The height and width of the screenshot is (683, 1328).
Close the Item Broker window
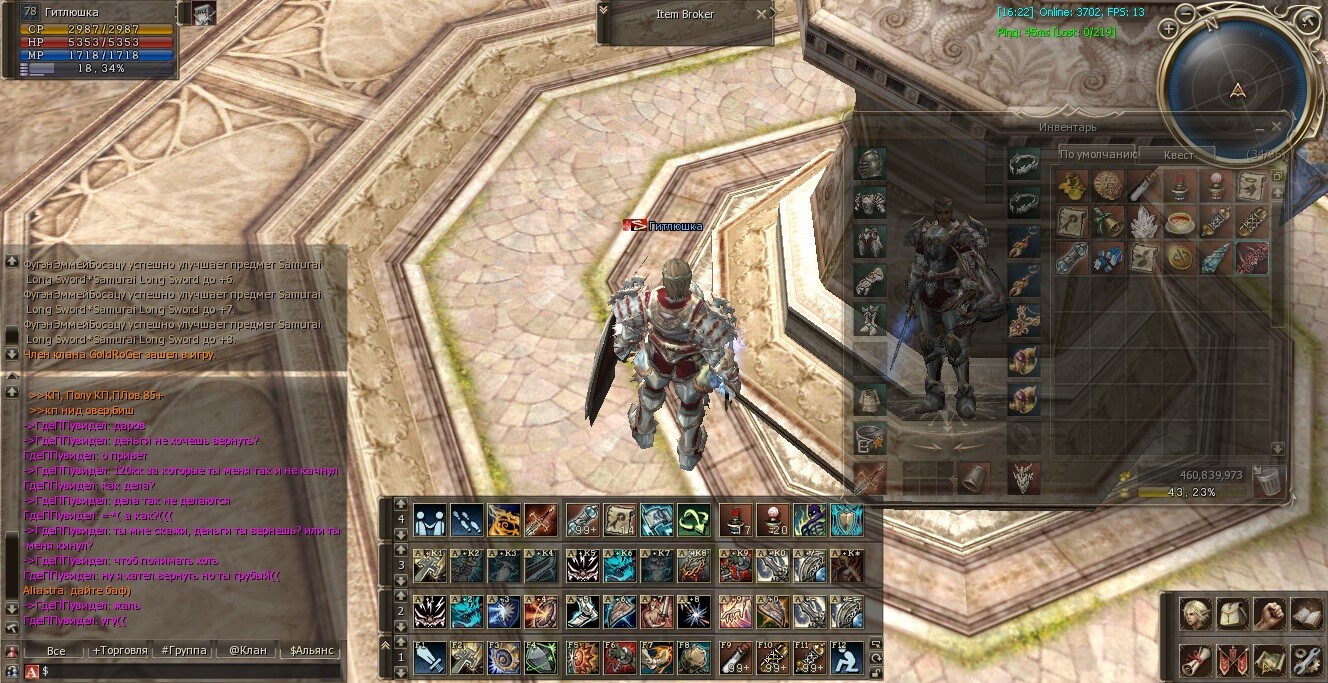pyautogui.click(x=761, y=14)
